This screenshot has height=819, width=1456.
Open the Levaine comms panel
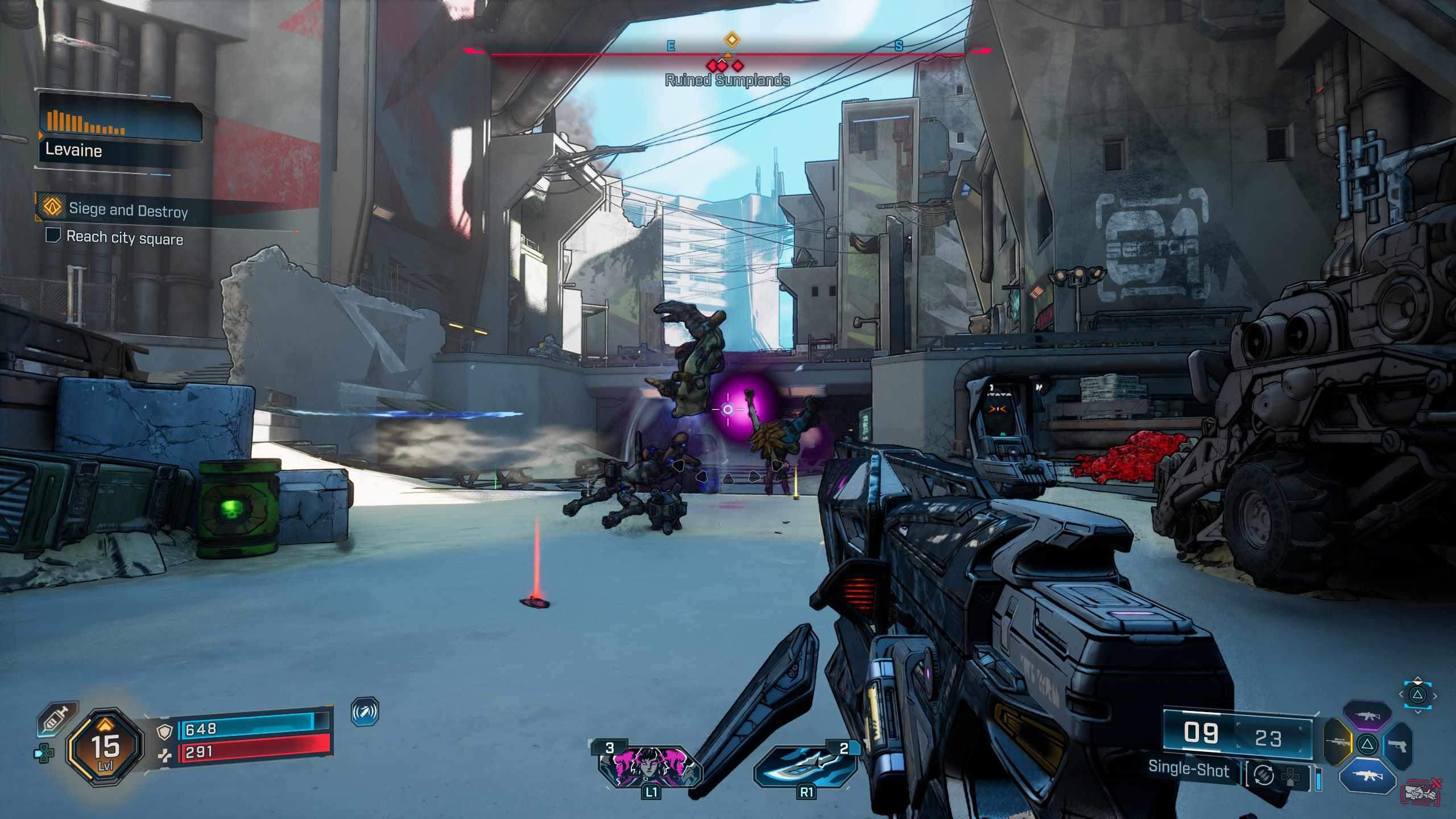tap(119, 132)
